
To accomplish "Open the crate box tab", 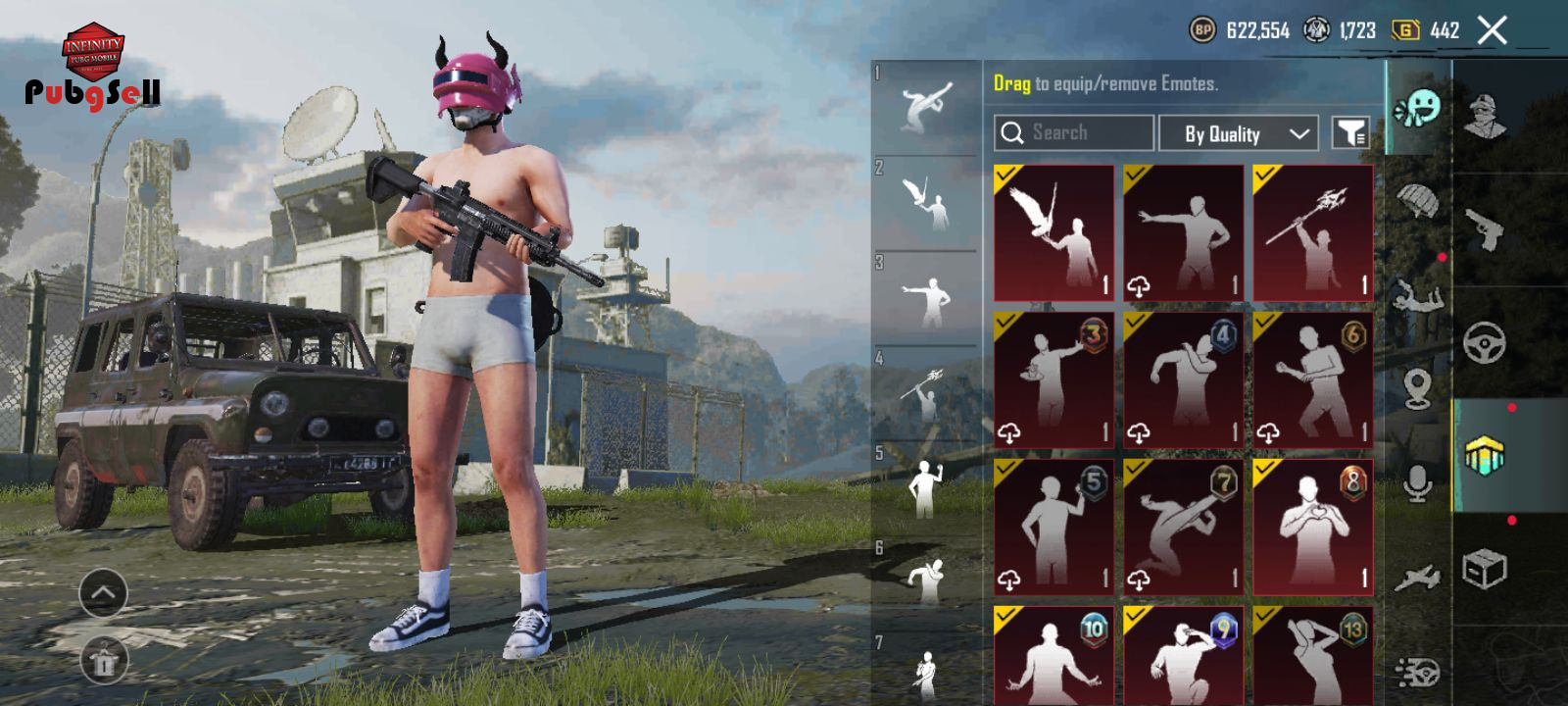I will [x=1486, y=569].
